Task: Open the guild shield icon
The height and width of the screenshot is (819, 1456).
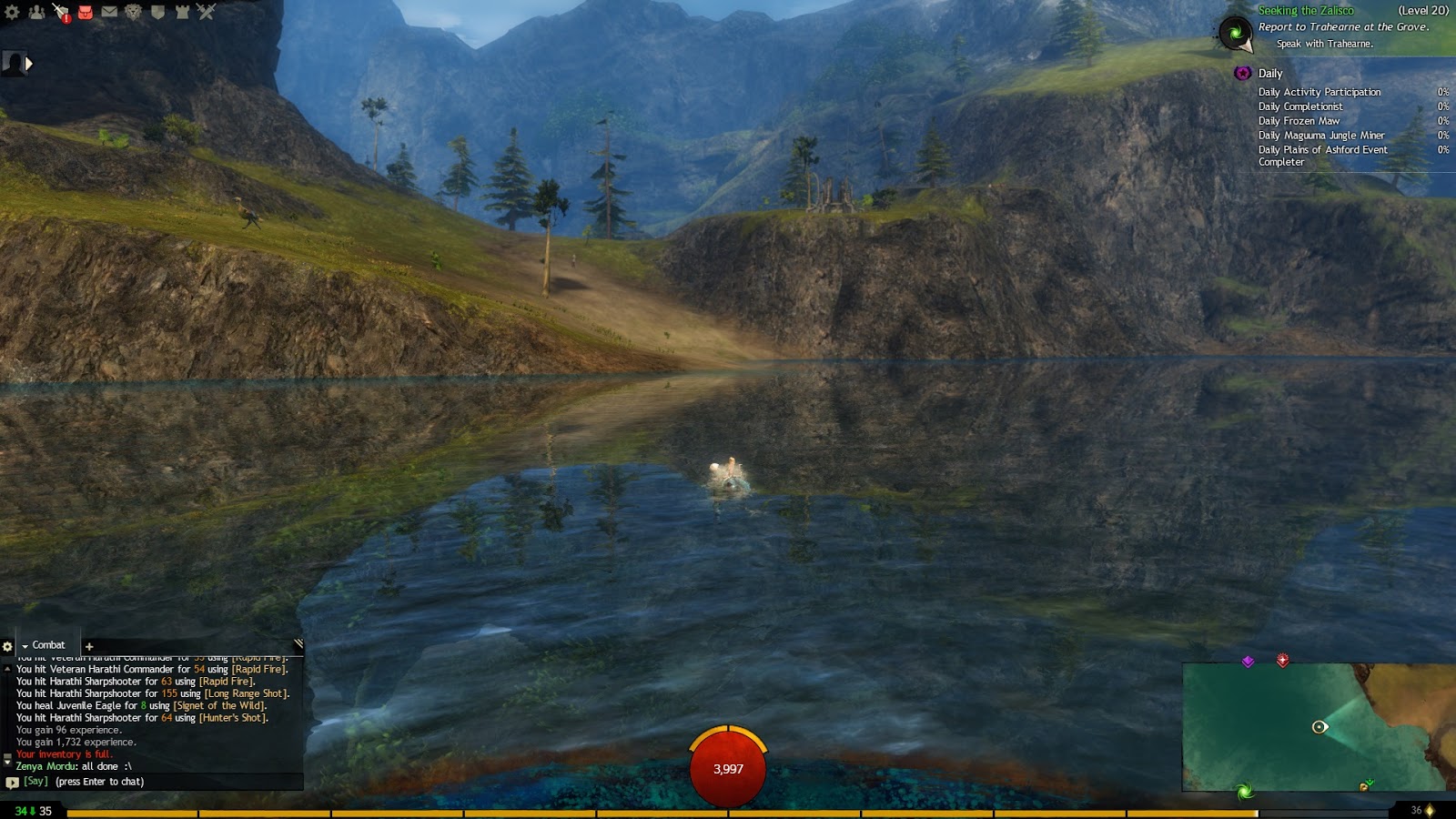Action: [157, 12]
